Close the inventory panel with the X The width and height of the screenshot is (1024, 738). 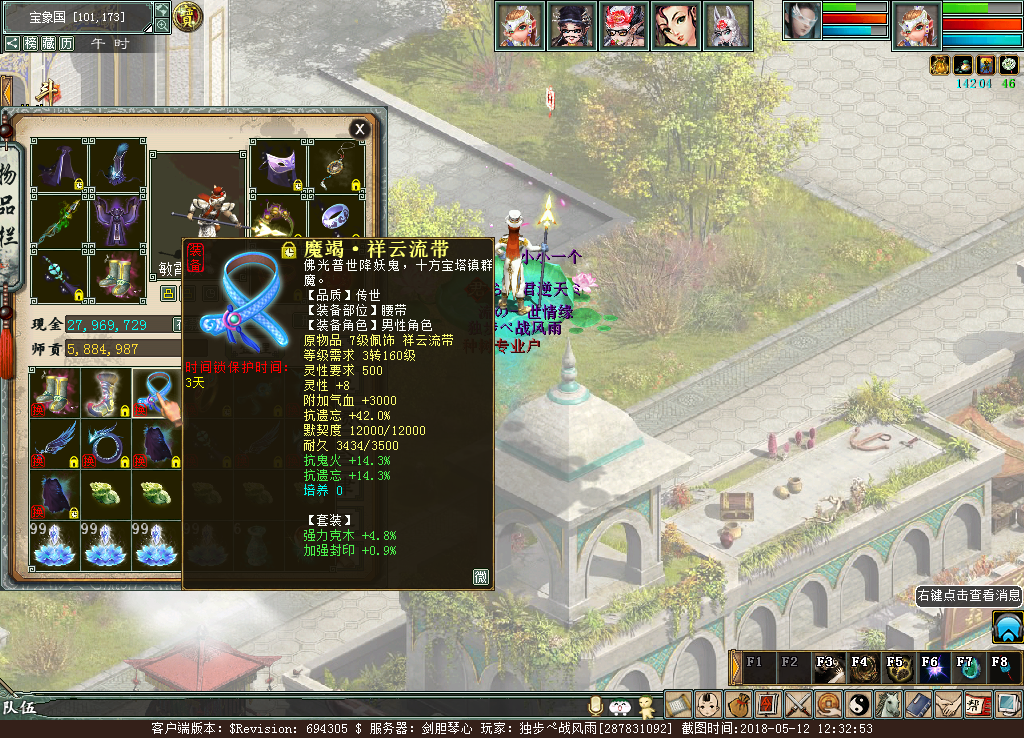pos(359,129)
